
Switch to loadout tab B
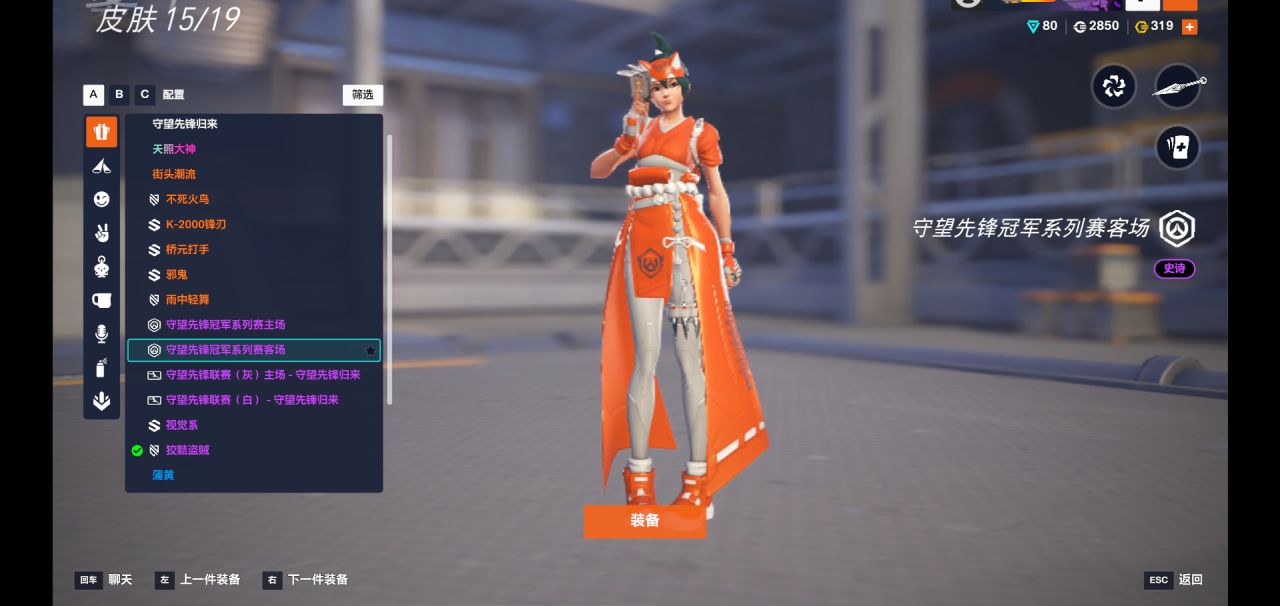coord(119,95)
